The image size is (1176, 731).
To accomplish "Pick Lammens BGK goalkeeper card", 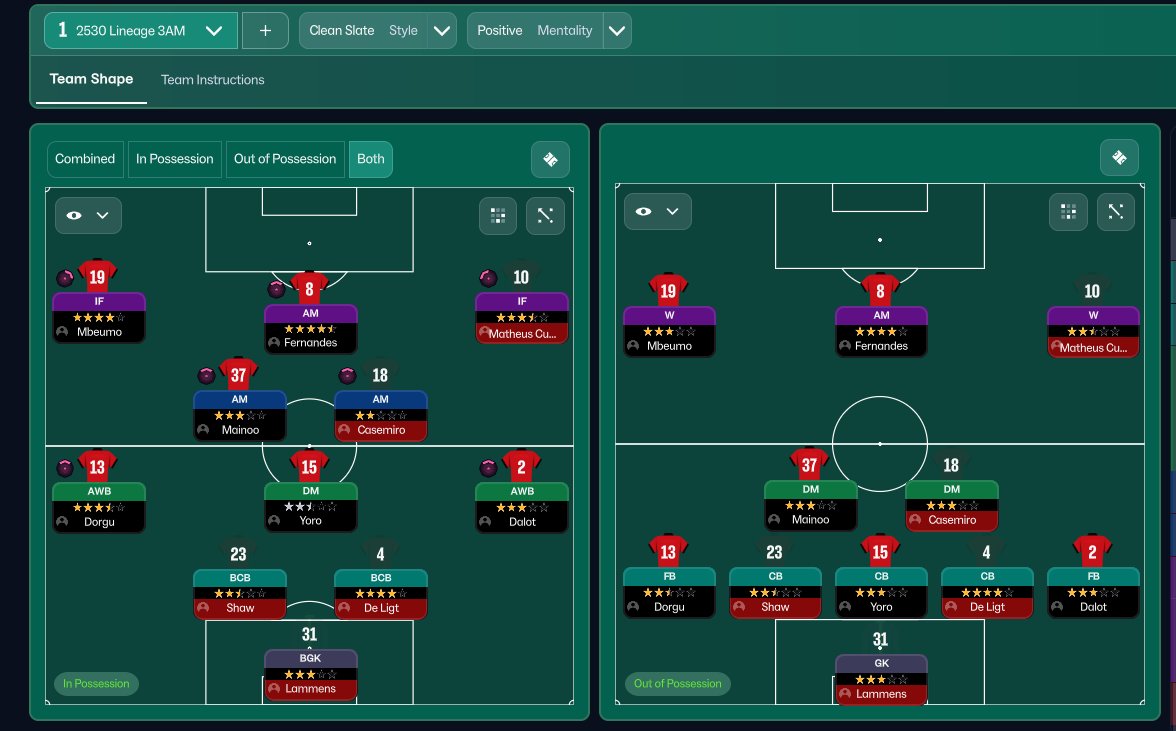I will tap(310, 675).
